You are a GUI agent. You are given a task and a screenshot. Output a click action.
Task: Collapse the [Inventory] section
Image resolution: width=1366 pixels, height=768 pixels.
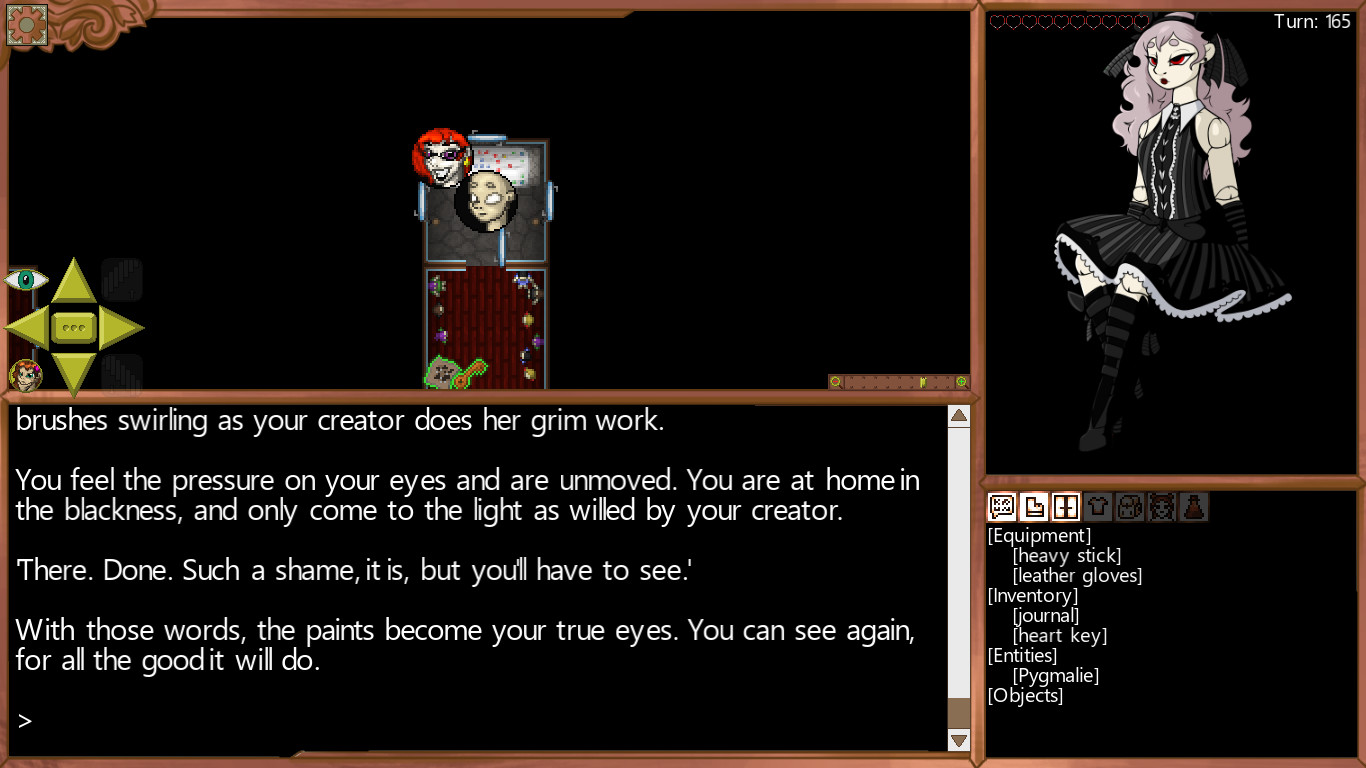[x=1033, y=595]
